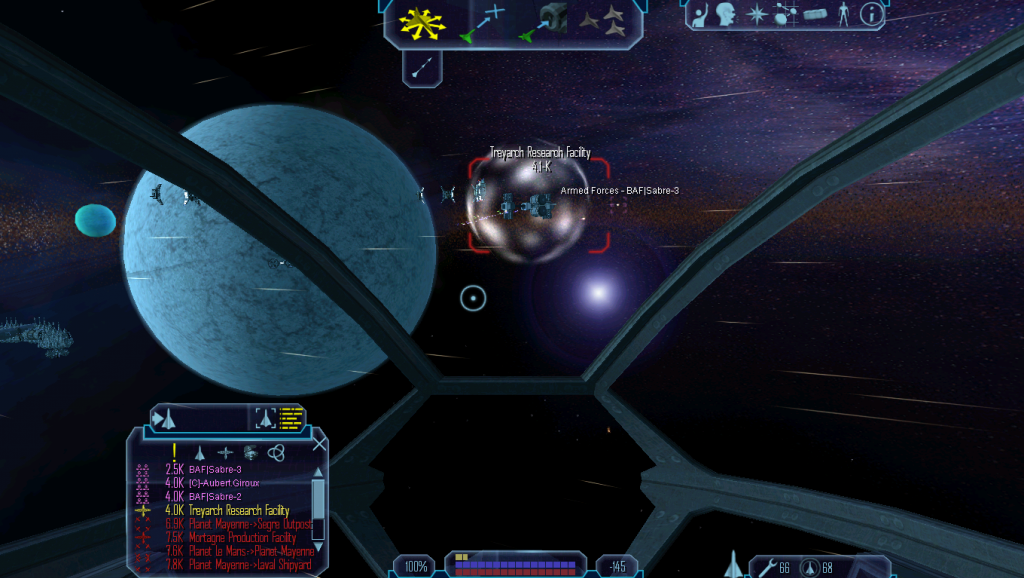Pick Mortagne Production Facility from contacts

click(x=242, y=538)
